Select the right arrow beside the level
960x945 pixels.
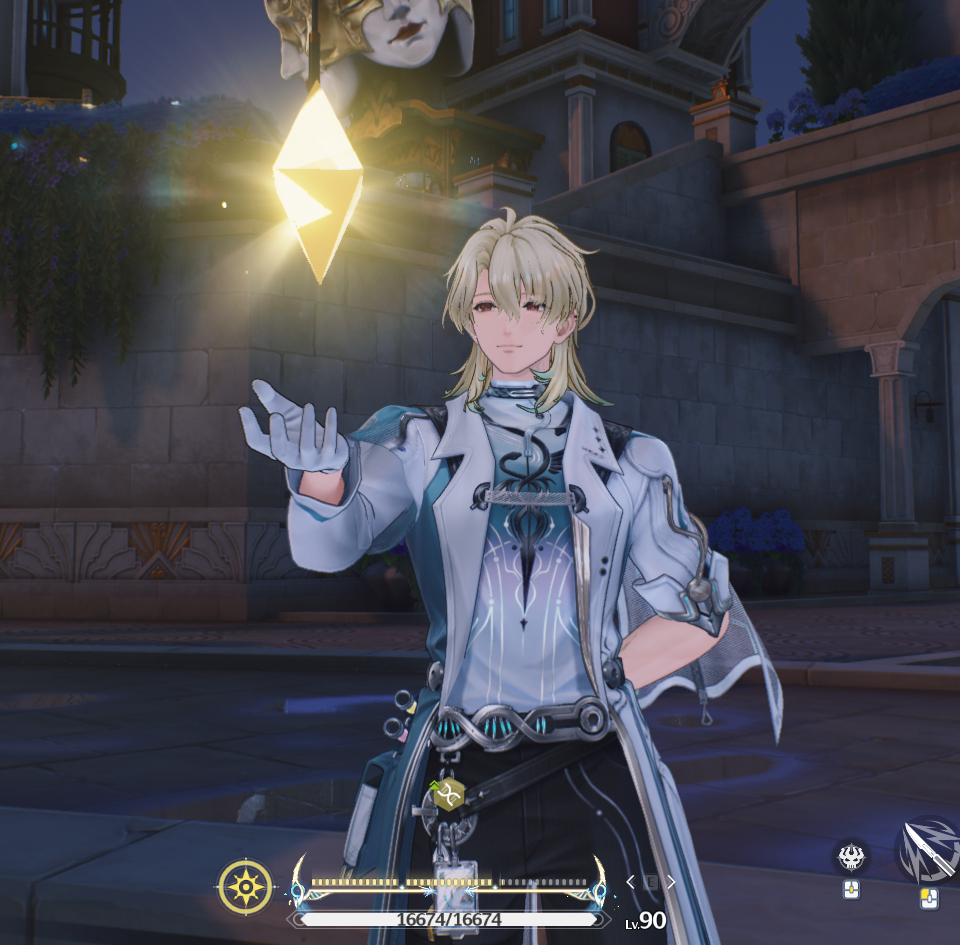point(671,882)
